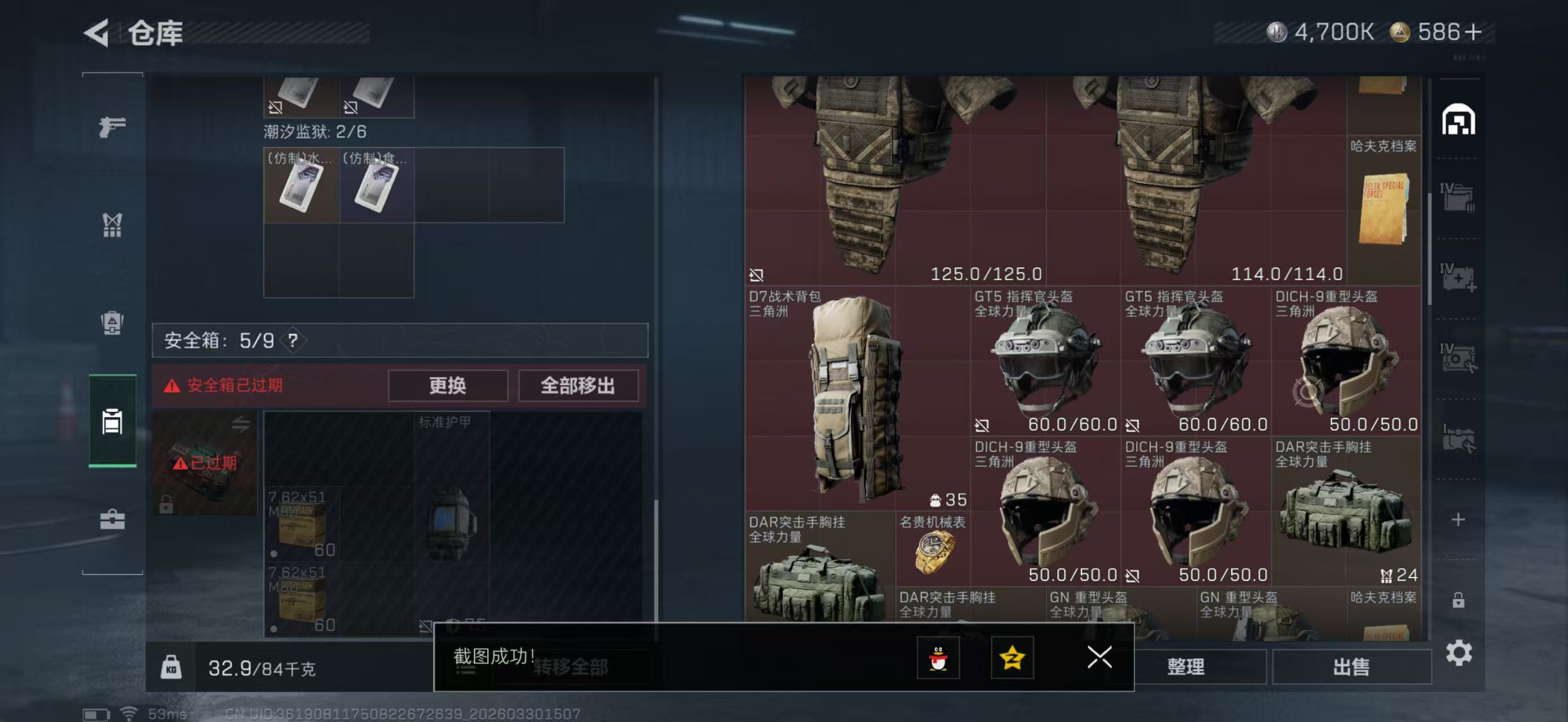Expand the 安全箱 5/9 help question mark
Image resolution: width=1568 pixels, height=722 pixels.
(295, 340)
